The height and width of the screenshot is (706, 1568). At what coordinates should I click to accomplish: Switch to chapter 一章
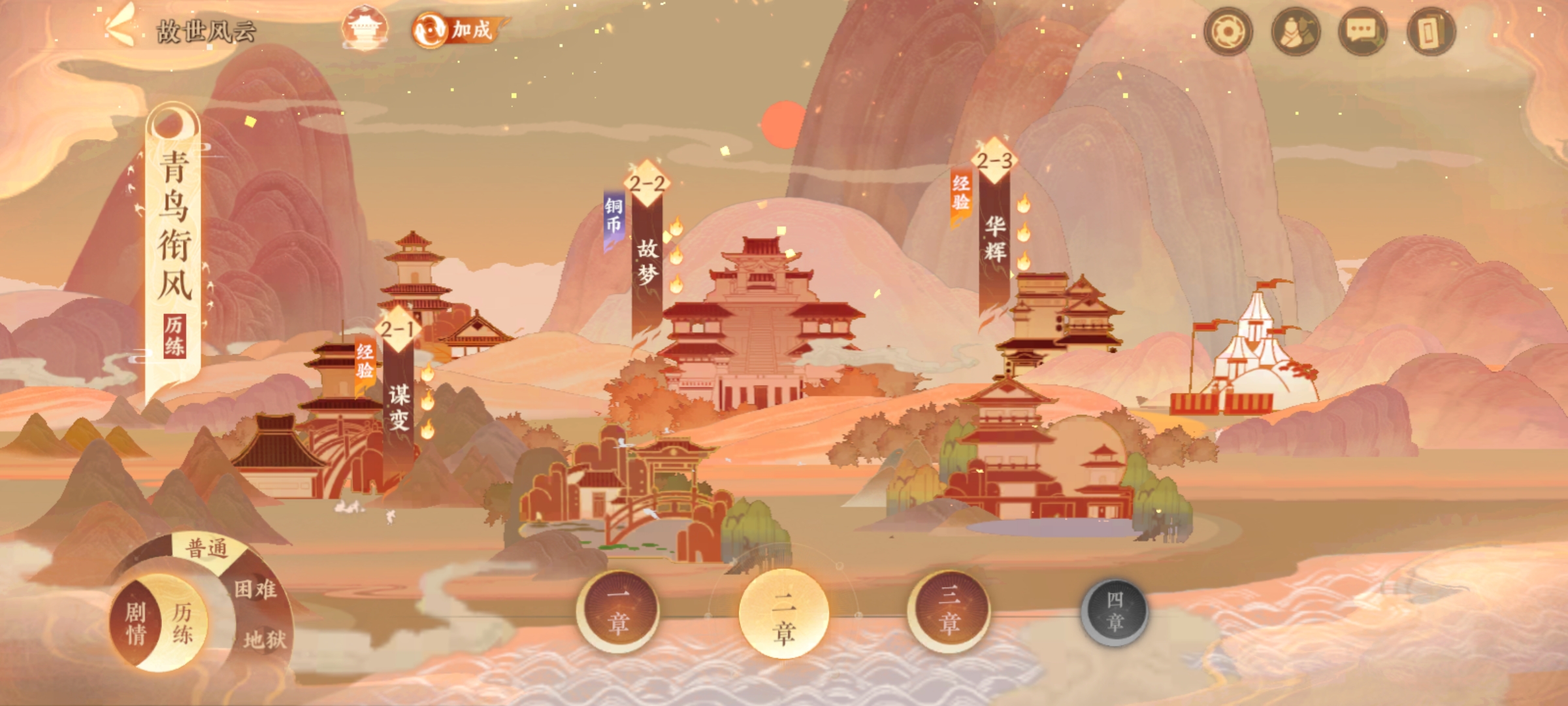click(x=618, y=611)
